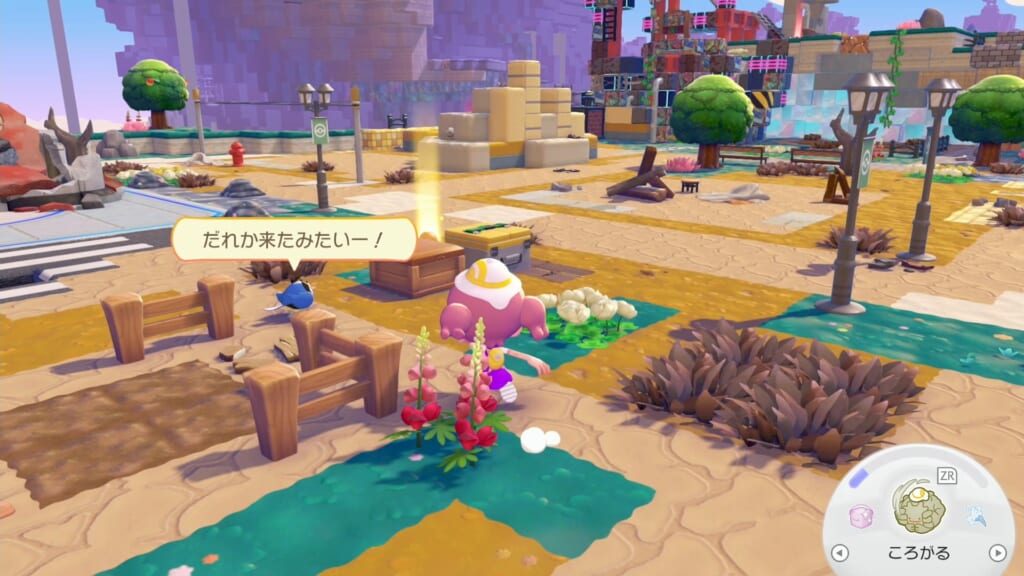Click the left arrow of the ability selector
The width and height of the screenshot is (1024, 576).
point(840,553)
